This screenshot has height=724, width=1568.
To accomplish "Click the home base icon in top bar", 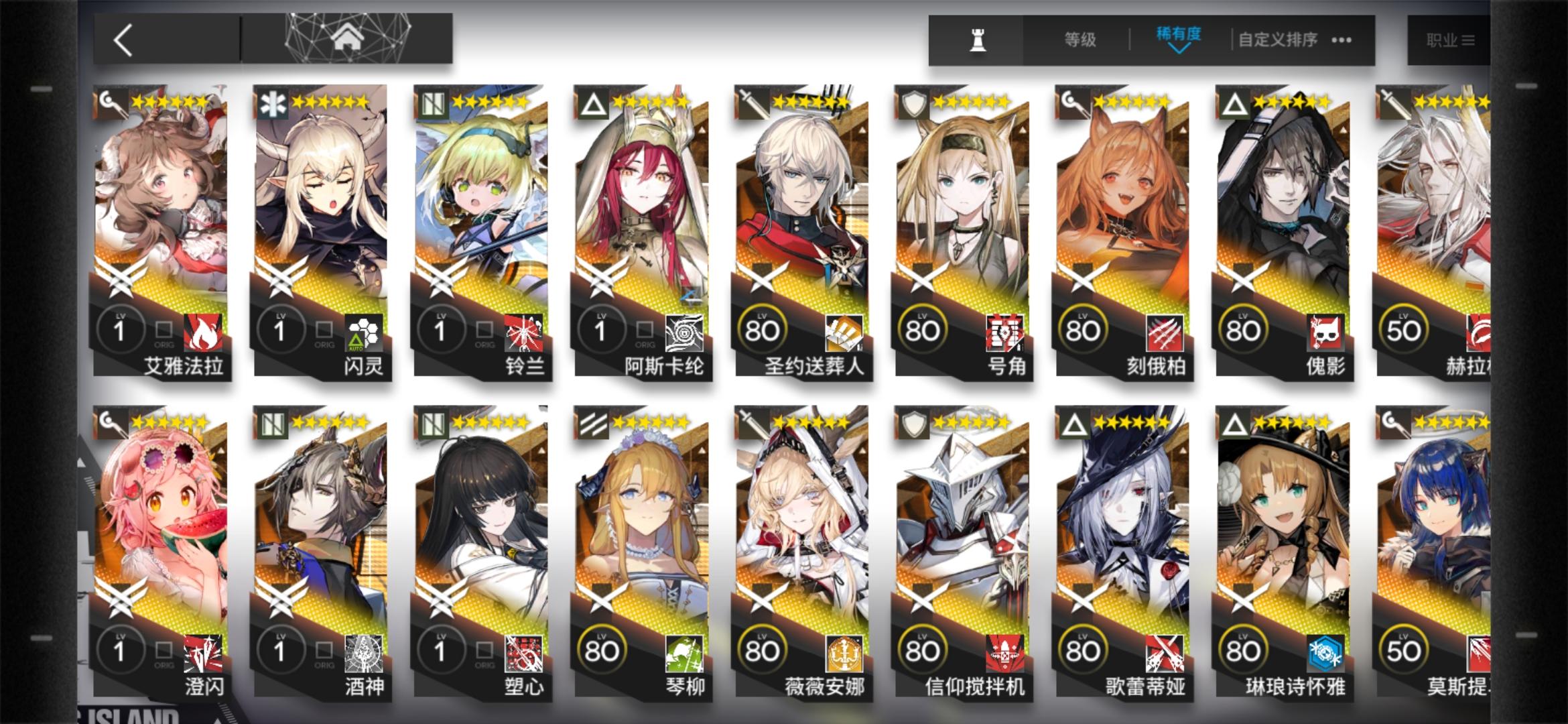I will click(x=348, y=38).
